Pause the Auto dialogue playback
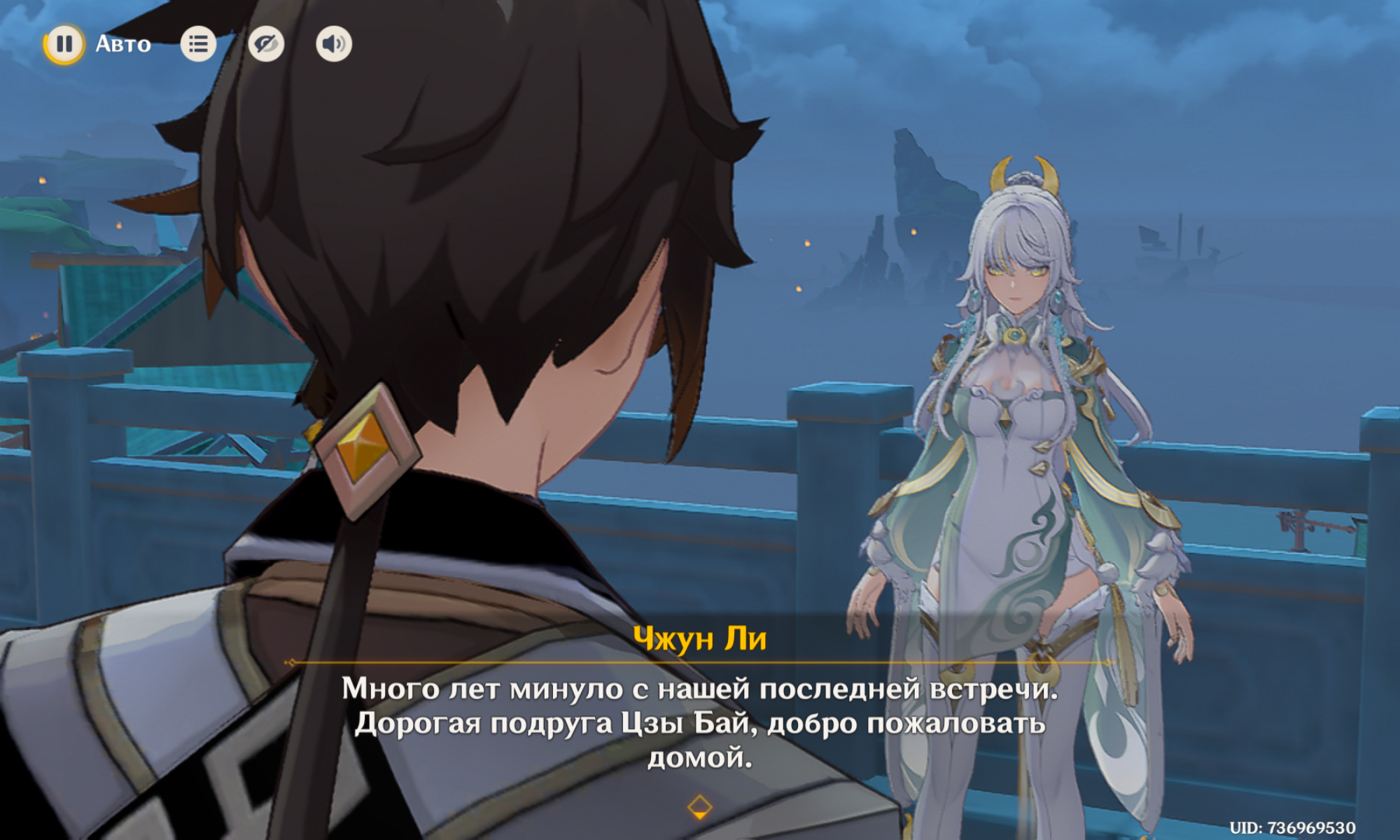 64,44
